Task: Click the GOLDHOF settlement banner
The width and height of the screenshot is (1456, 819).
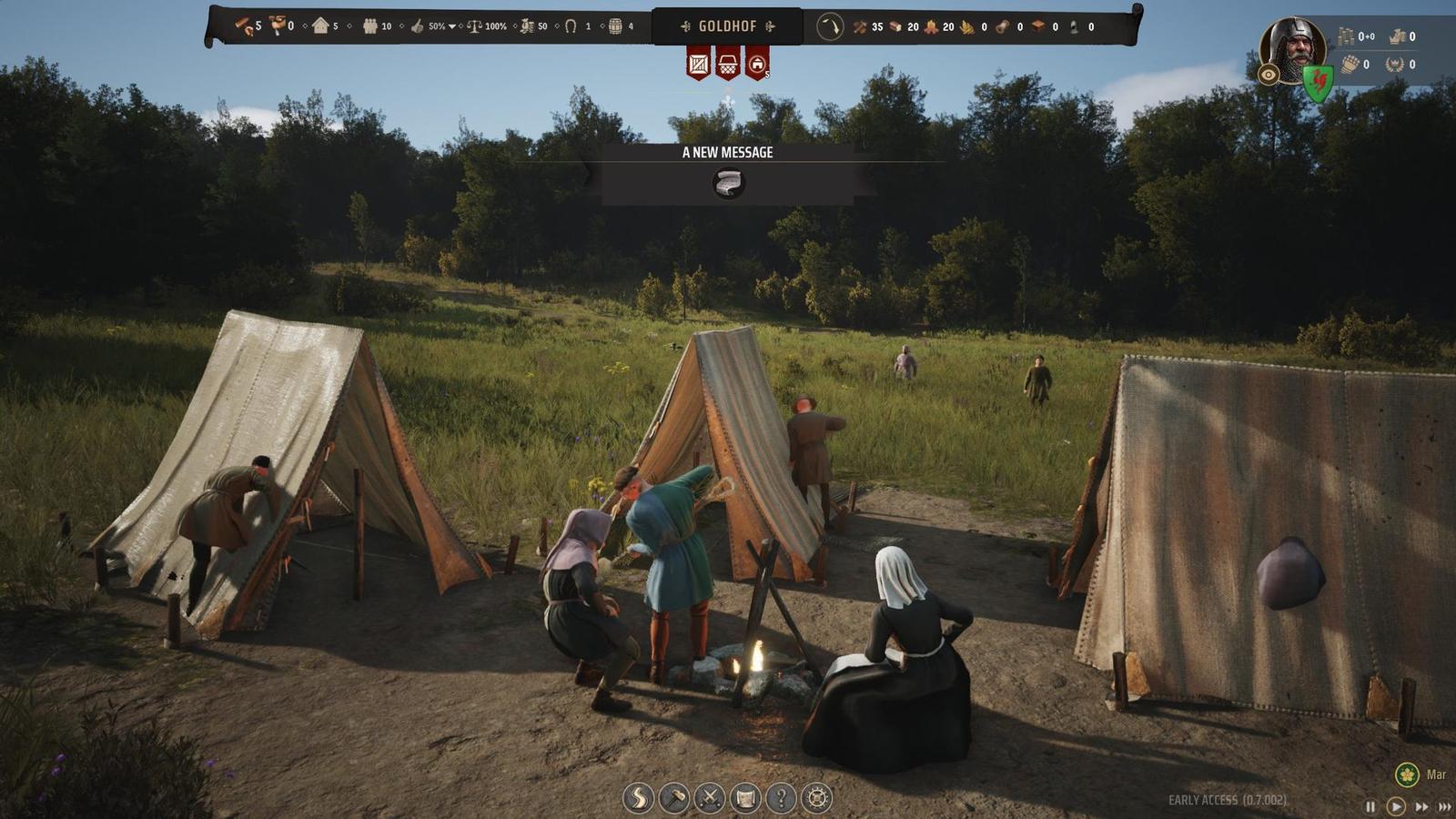Action: 728,26
